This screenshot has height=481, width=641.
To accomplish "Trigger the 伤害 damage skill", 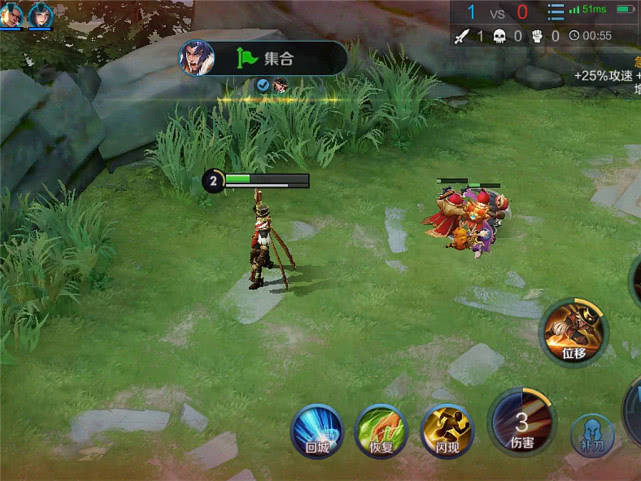I will [521, 421].
